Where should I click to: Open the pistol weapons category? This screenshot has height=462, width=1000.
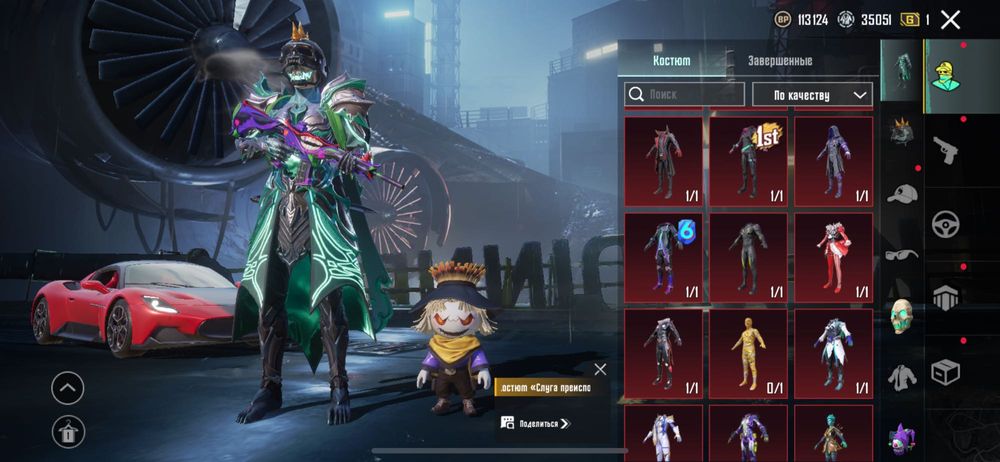[945, 150]
